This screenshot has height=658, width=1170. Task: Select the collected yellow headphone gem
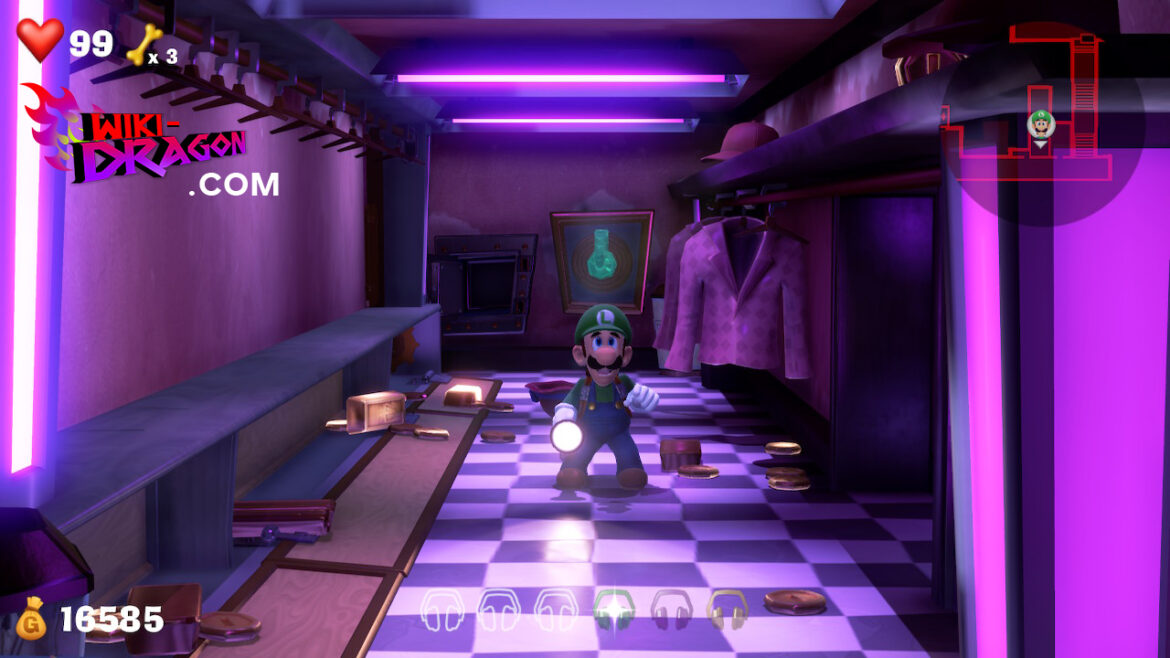tap(727, 607)
